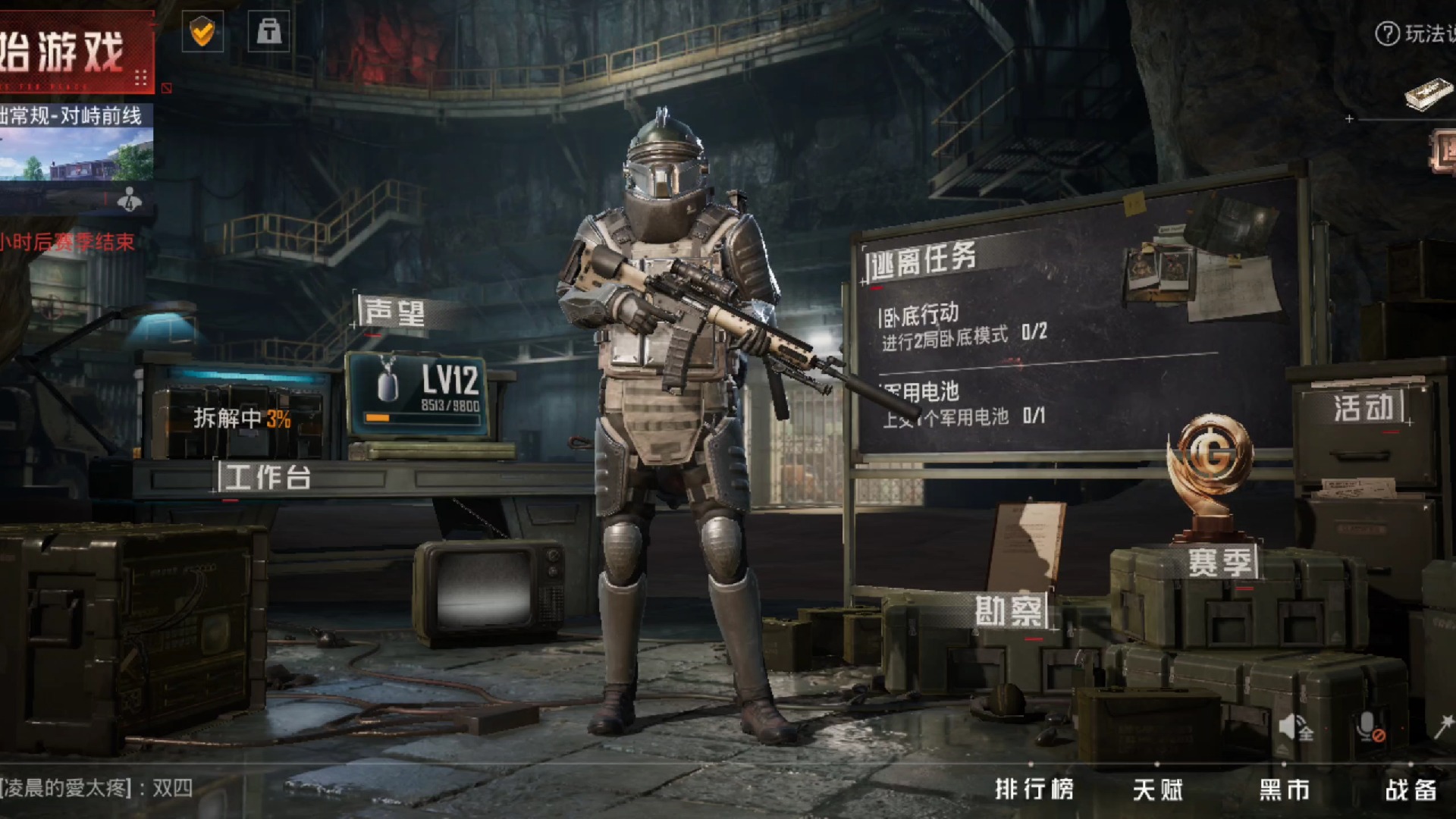This screenshot has width=1456, height=819.
Task: Open the 赛季 season menu
Action: click(x=1219, y=562)
